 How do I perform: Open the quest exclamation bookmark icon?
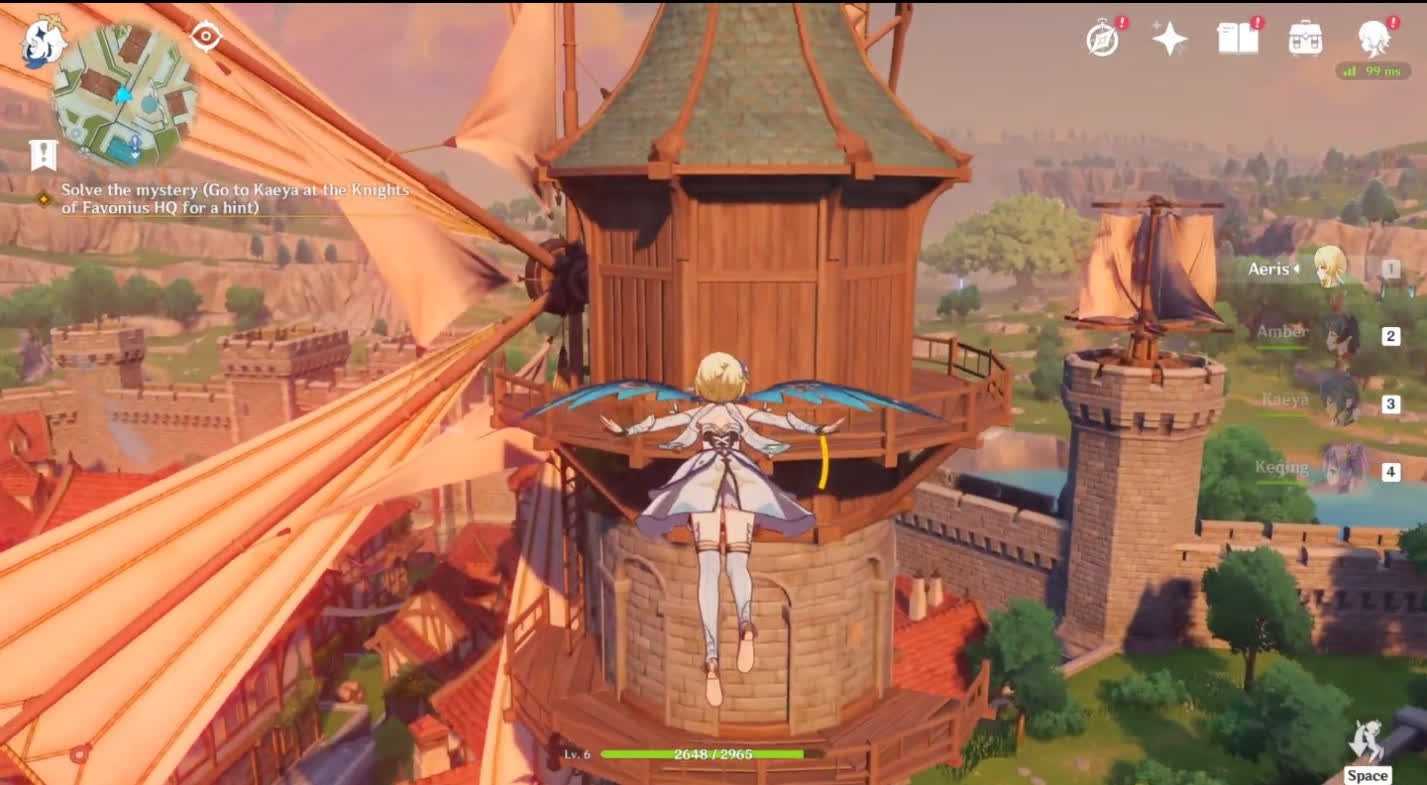tap(43, 155)
